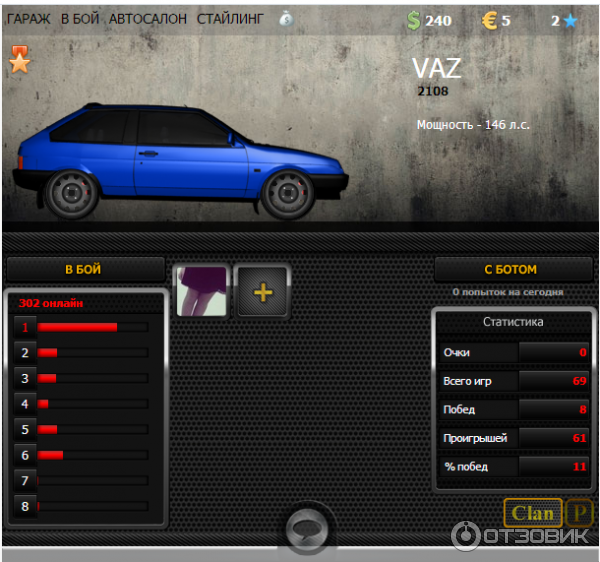Choose row 8 in the online list

[26, 507]
